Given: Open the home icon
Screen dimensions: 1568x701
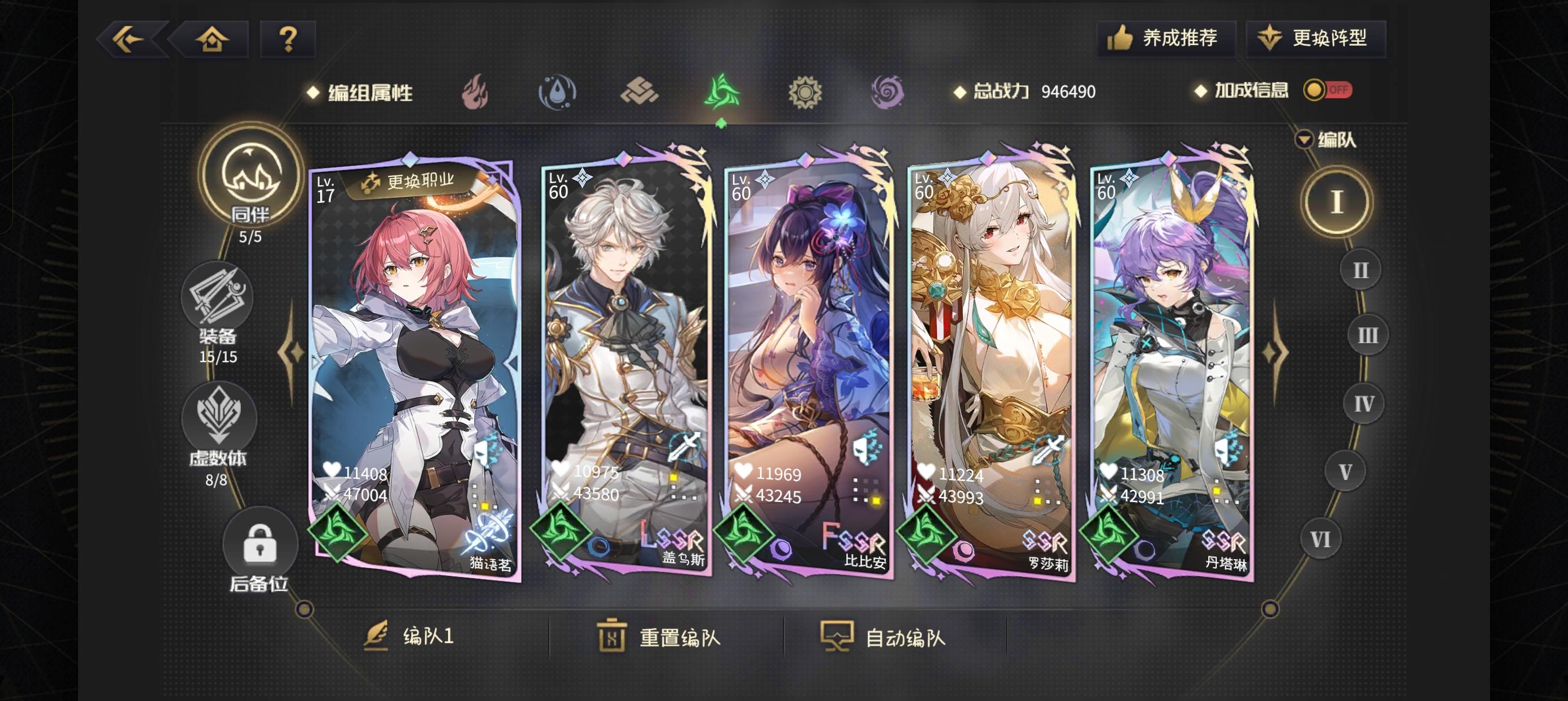Looking at the screenshot, I should tap(212, 39).
